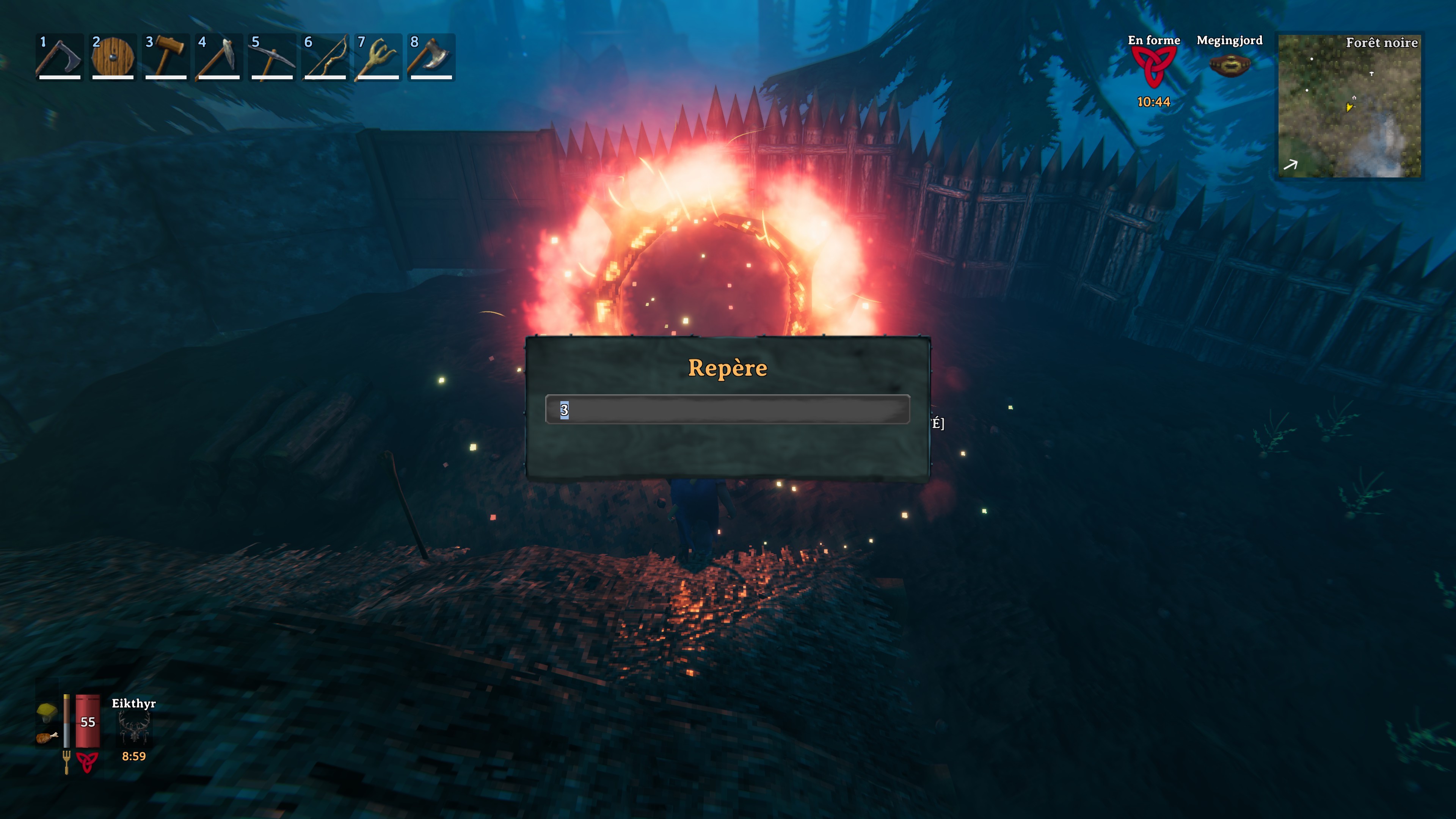Click the Megingjord belt status icon

[x=1229, y=66]
